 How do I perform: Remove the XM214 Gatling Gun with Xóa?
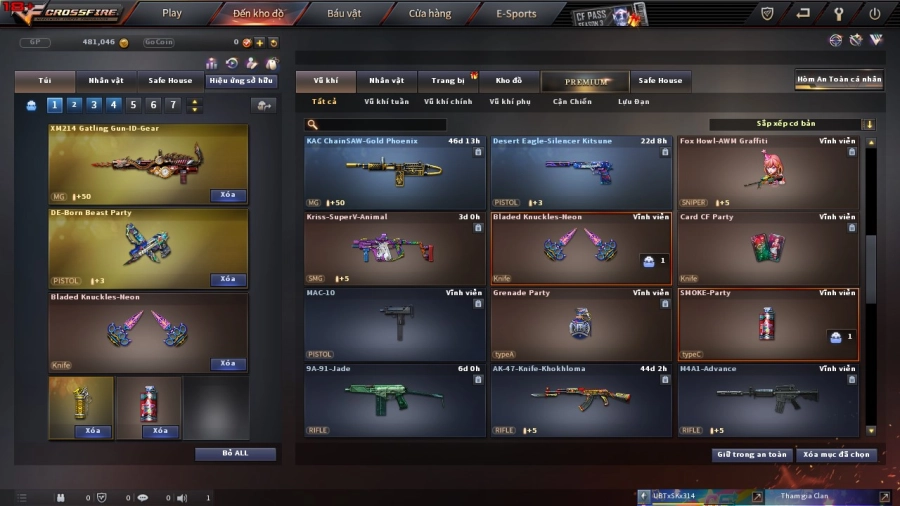228,196
